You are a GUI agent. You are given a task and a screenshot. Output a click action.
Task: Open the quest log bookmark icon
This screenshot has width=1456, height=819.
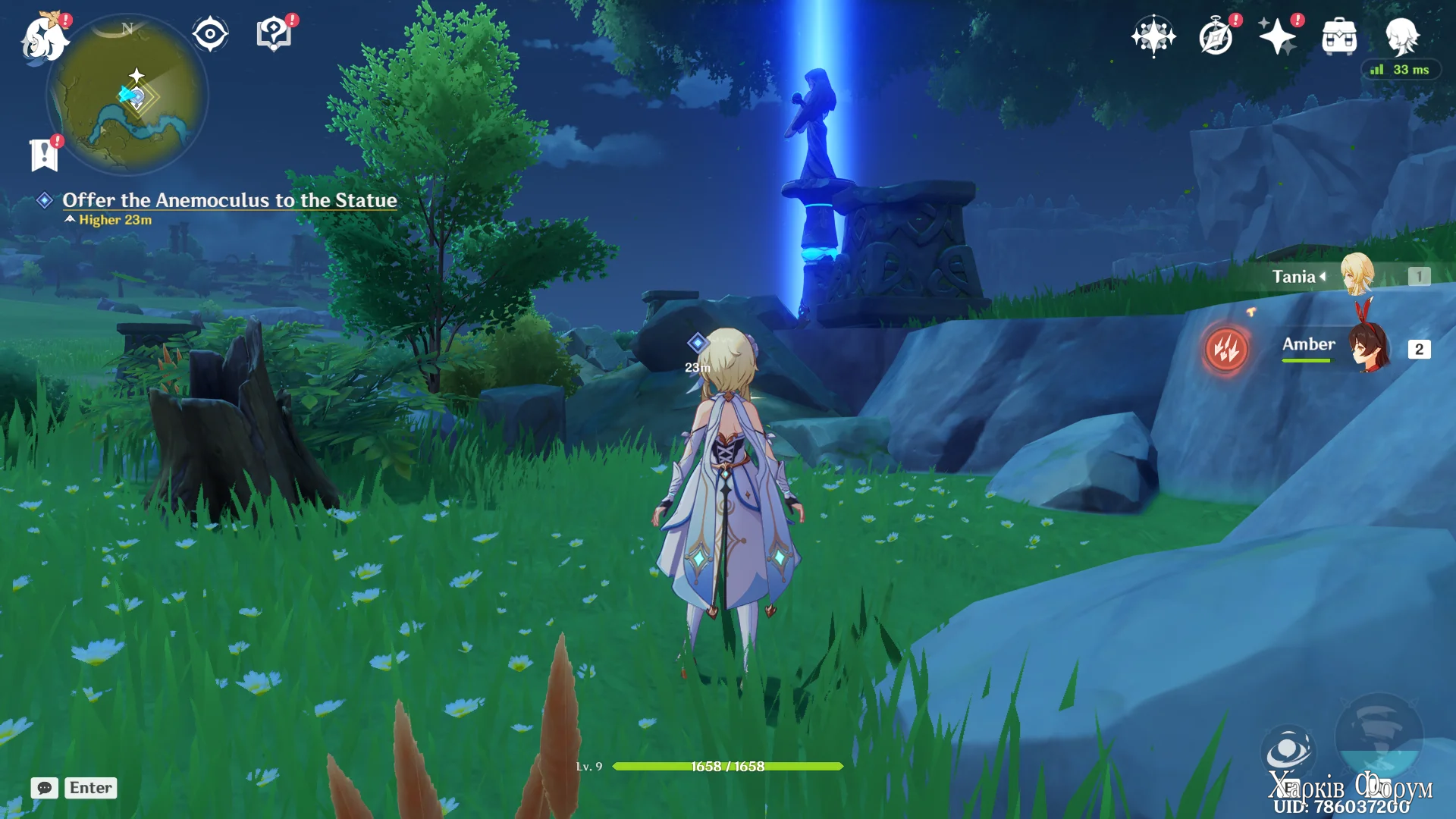44,155
